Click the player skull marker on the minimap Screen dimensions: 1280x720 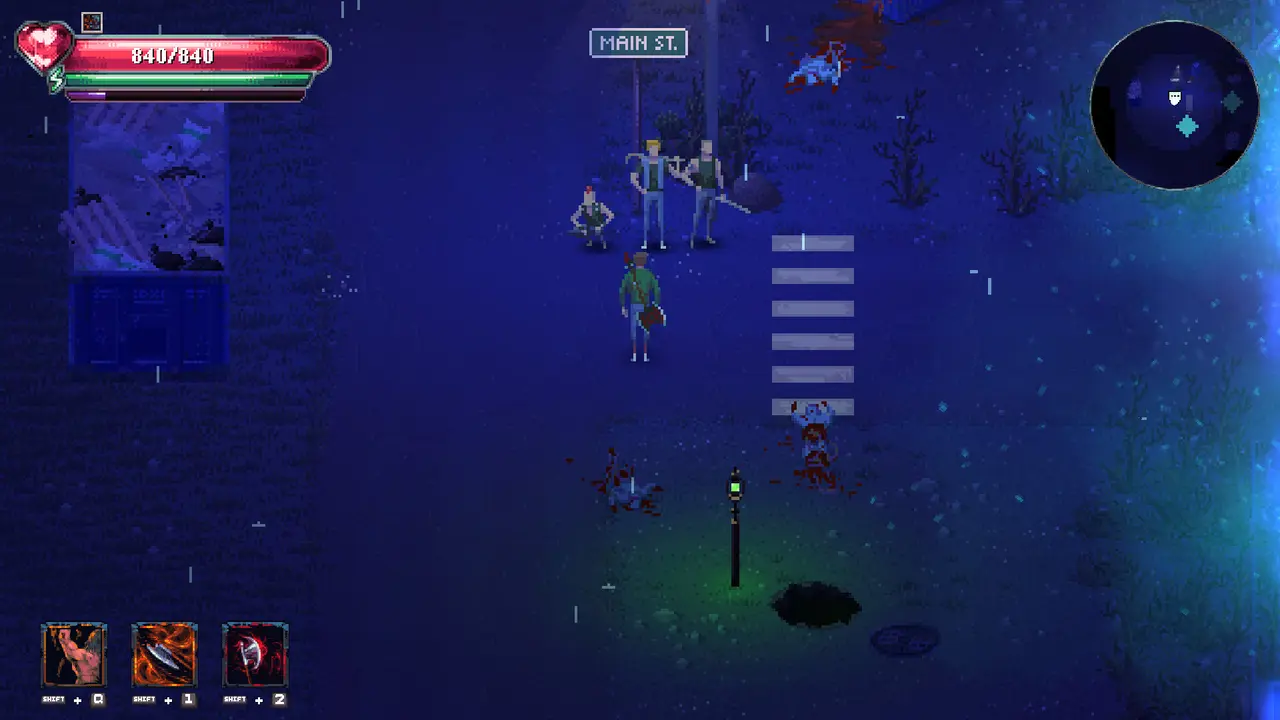pyautogui.click(x=1174, y=99)
